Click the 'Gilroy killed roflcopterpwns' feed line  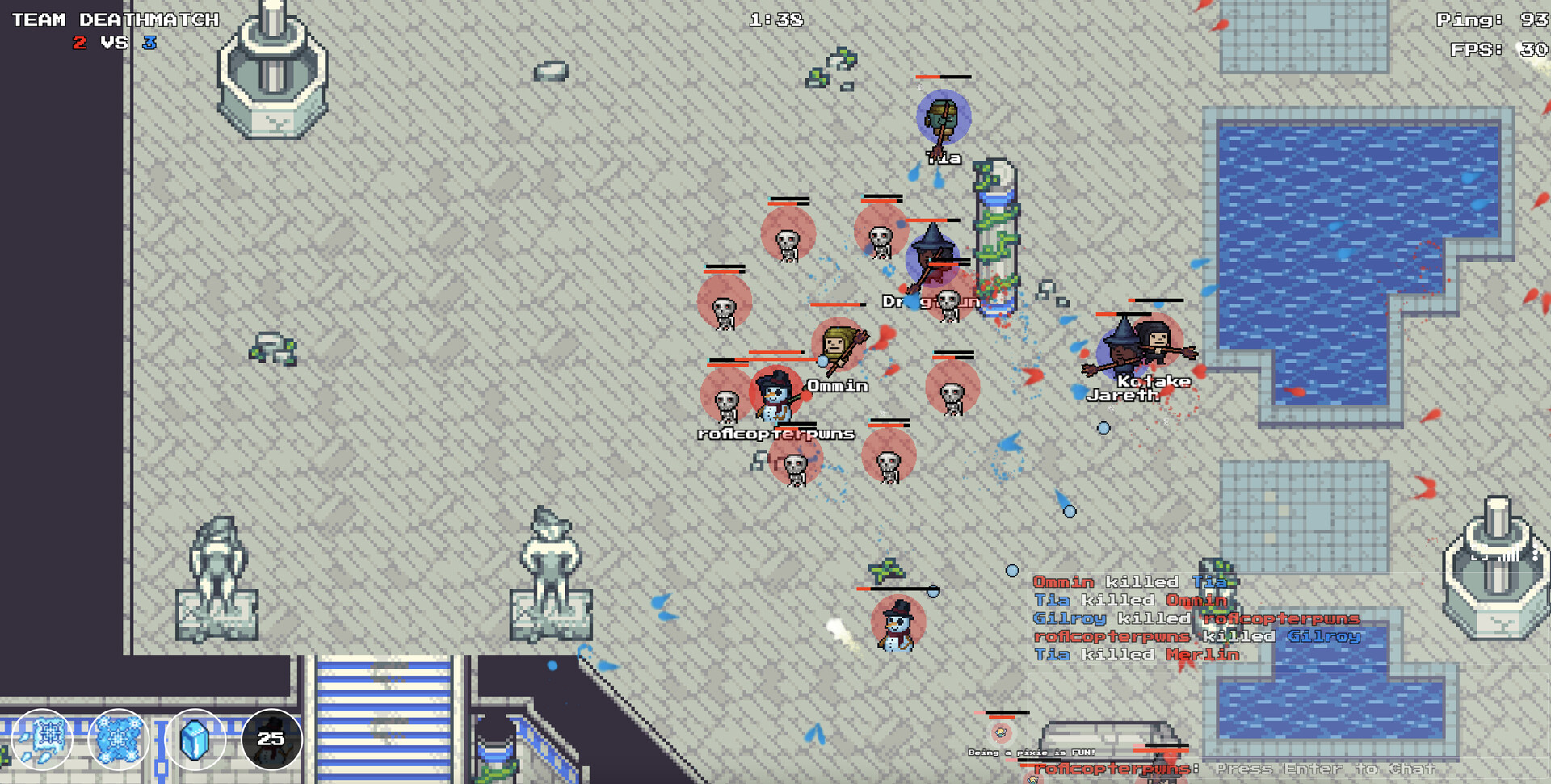point(1196,618)
